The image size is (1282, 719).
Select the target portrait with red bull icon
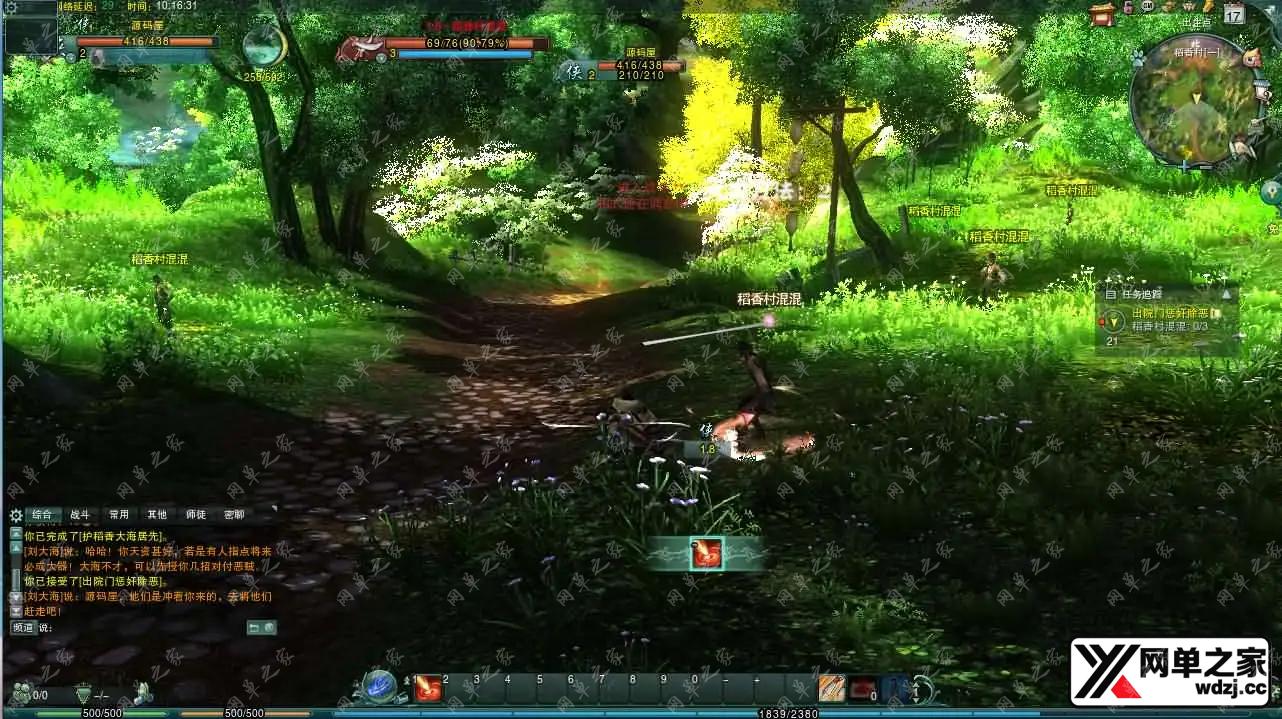coord(358,49)
